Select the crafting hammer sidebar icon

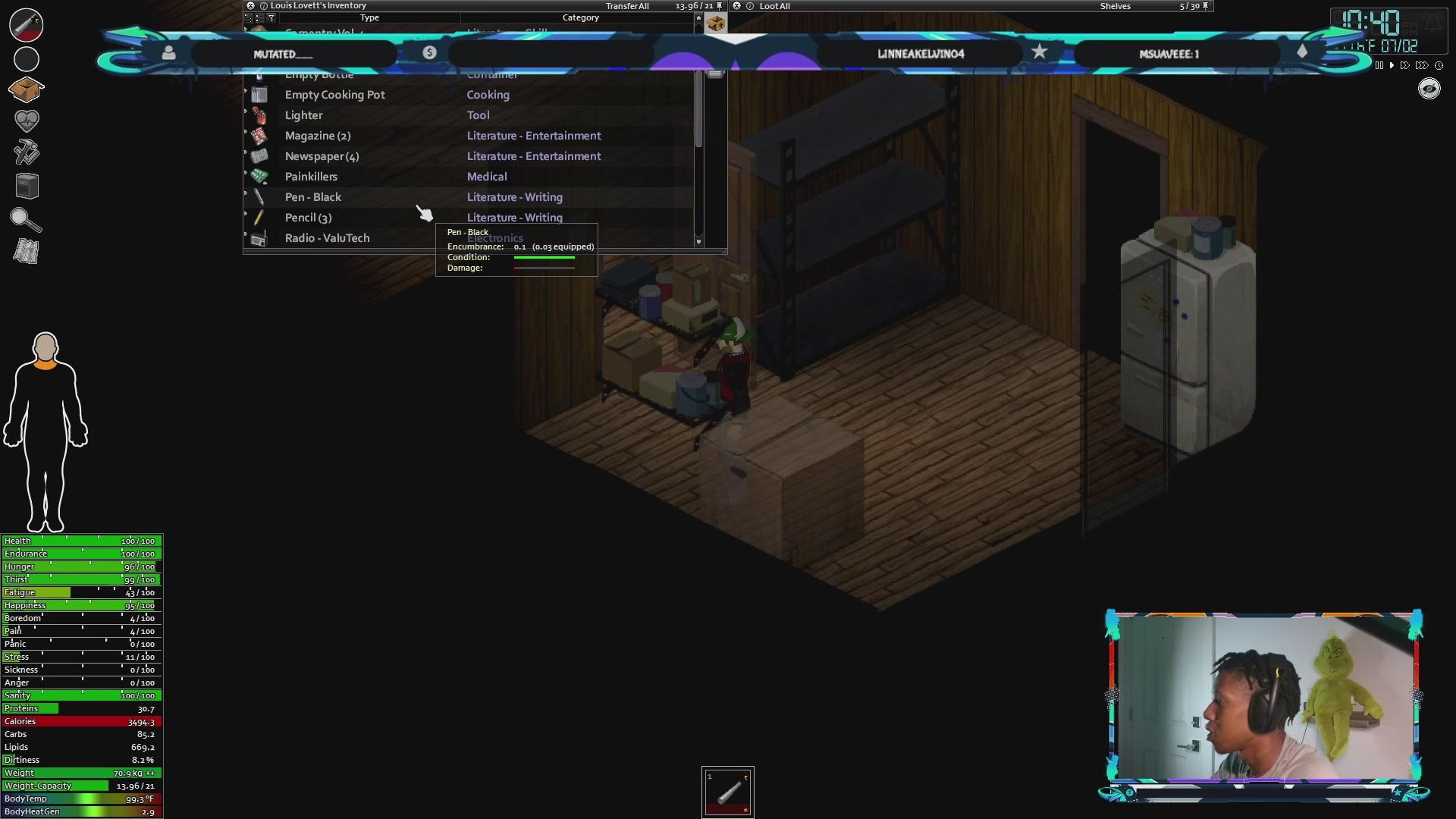(26, 151)
